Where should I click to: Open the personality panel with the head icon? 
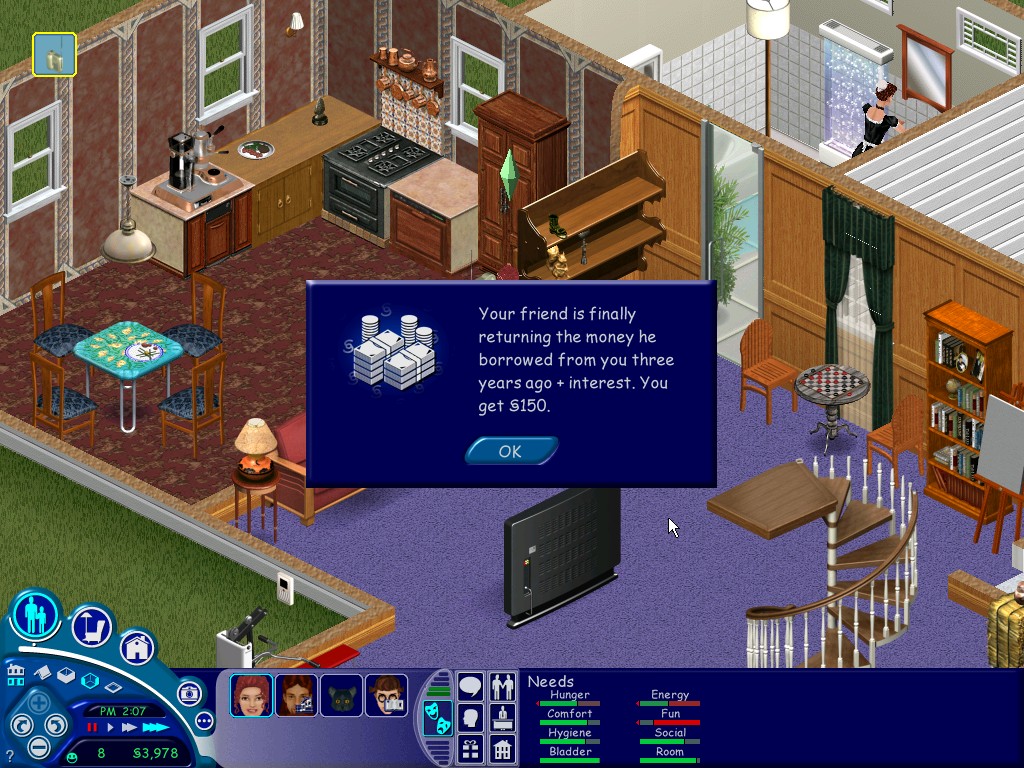[471, 717]
